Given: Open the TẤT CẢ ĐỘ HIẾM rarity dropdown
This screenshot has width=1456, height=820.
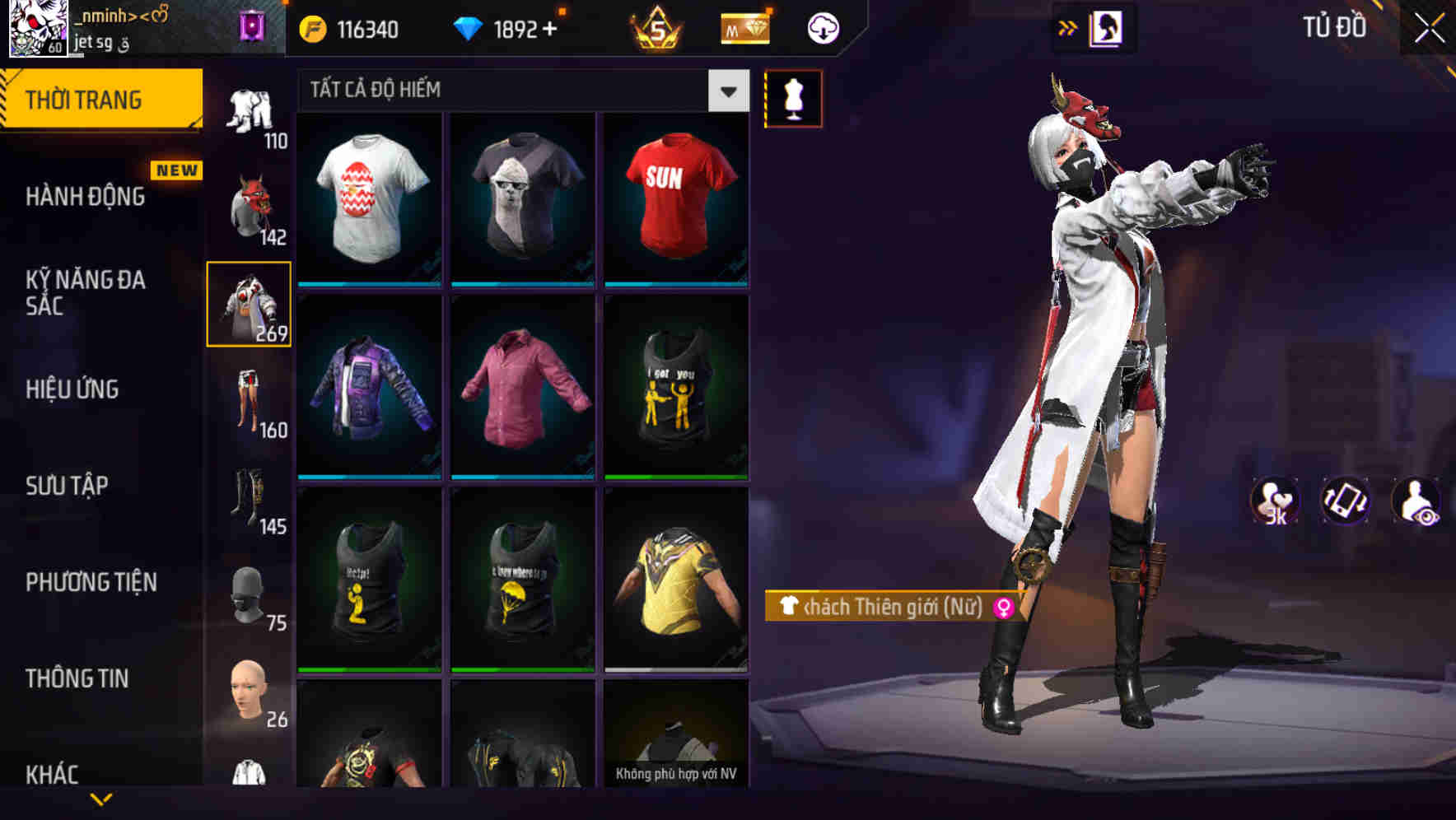Looking at the screenshot, I should [x=726, y=91].
